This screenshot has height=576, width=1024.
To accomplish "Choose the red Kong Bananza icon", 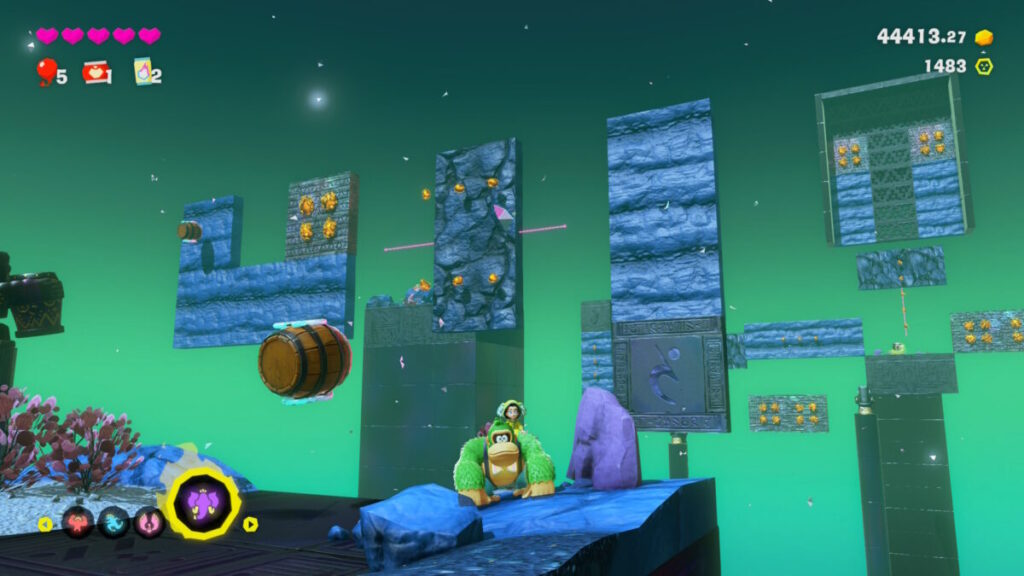I will [78, 522].
